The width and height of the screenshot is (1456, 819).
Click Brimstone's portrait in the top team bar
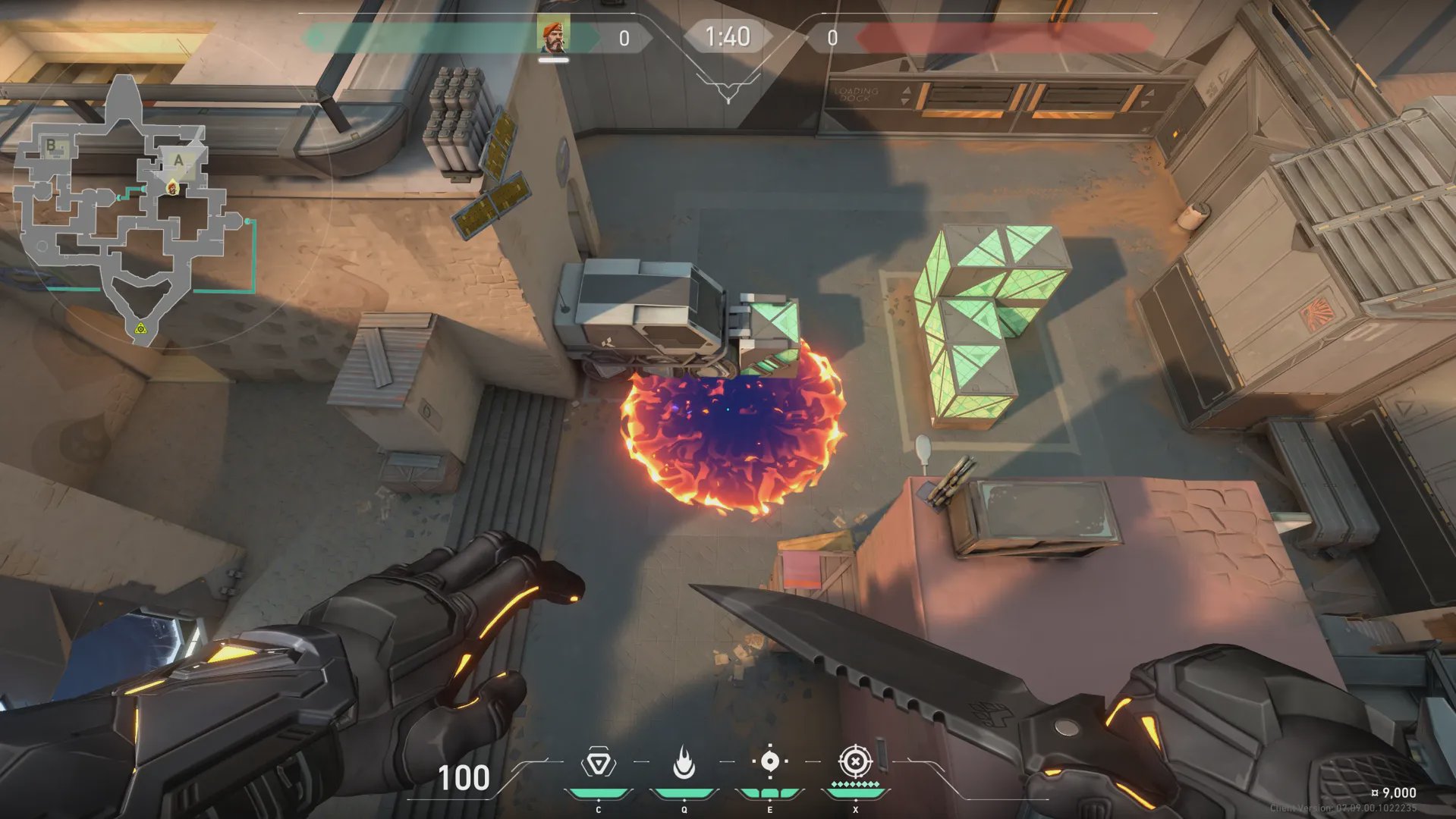[553, 36]
